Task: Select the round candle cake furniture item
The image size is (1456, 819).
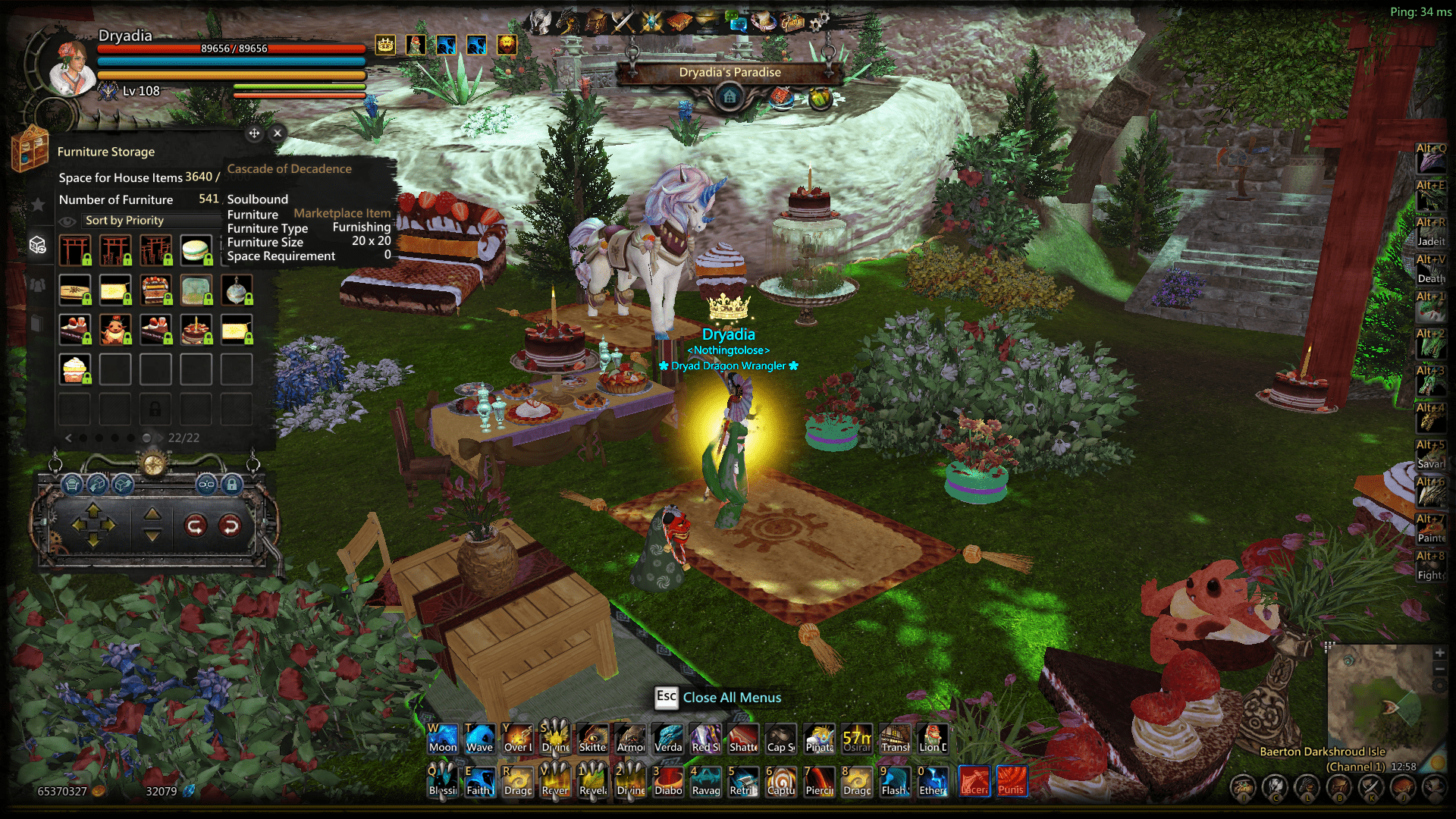Action: point(196,330)
